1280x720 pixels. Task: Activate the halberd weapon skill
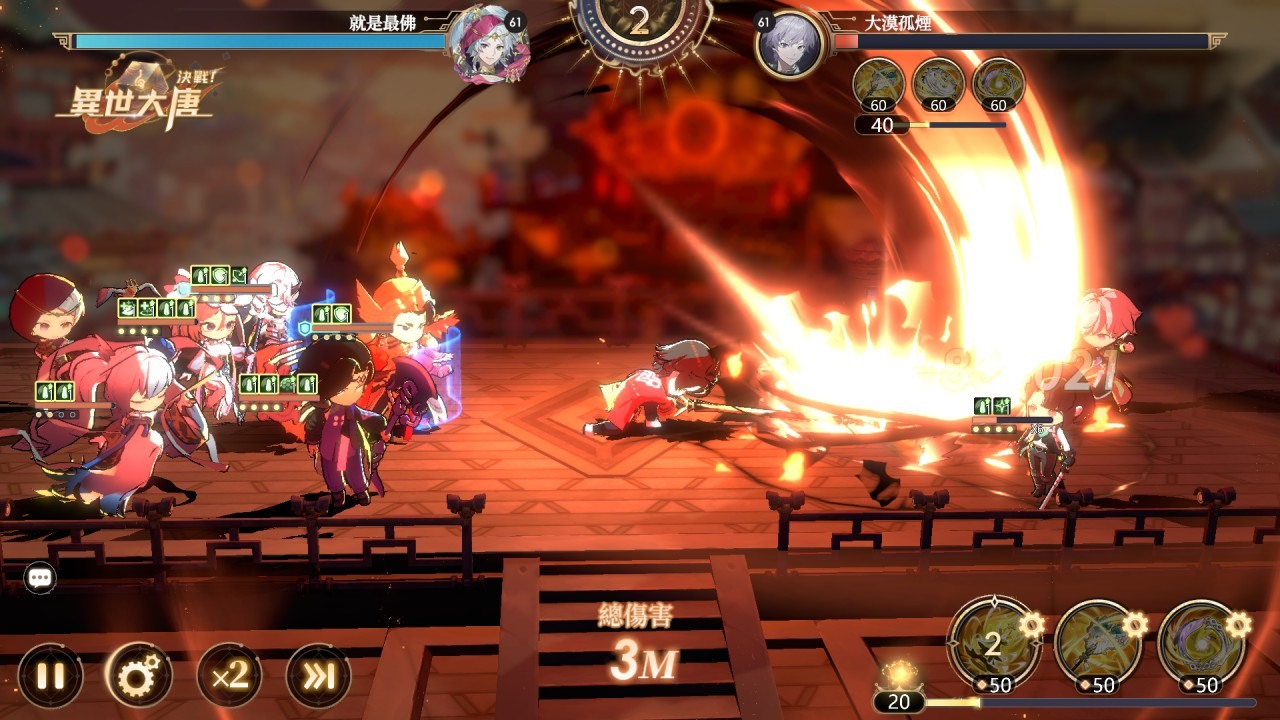(1097, 644)
